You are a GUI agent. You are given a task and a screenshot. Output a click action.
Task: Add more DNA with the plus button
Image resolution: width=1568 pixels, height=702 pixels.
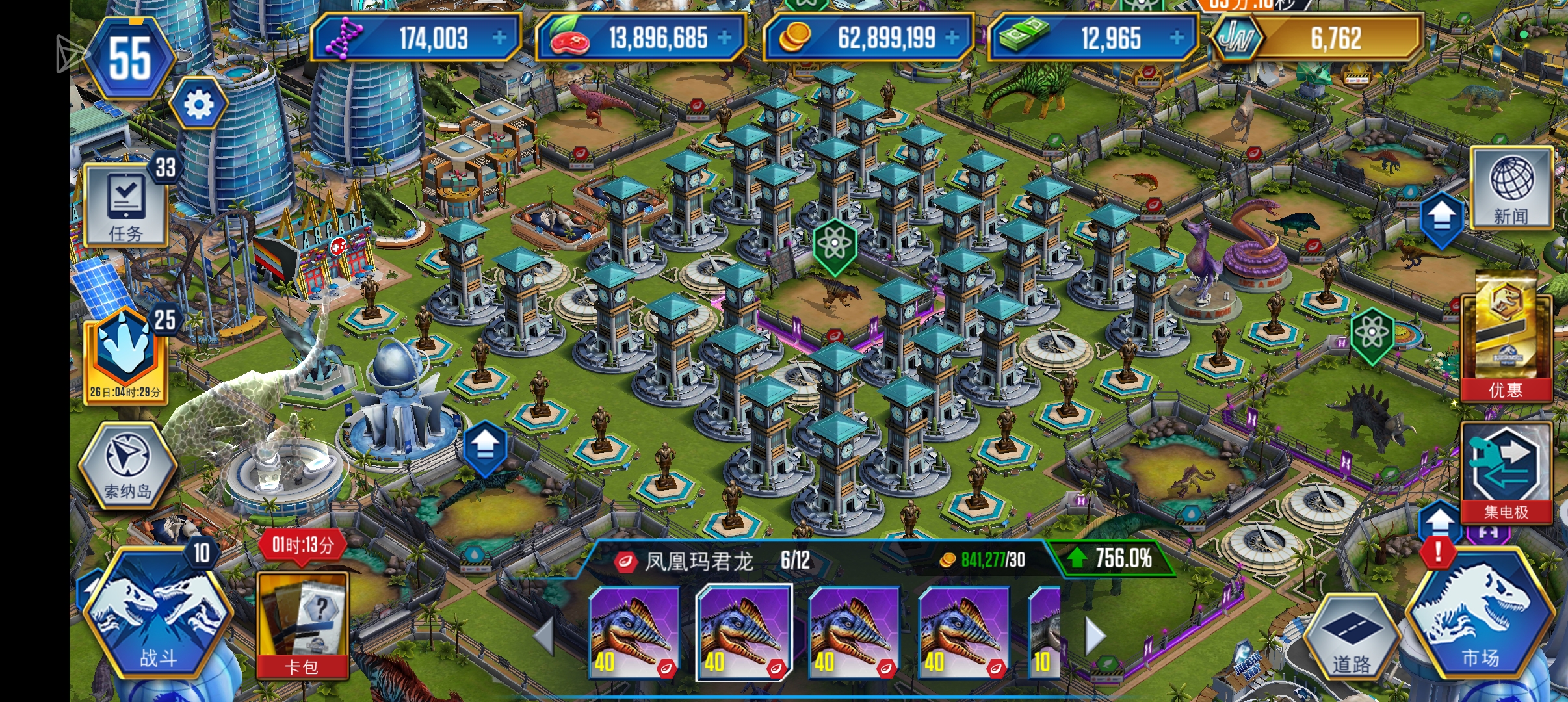[x=499, y=38]
